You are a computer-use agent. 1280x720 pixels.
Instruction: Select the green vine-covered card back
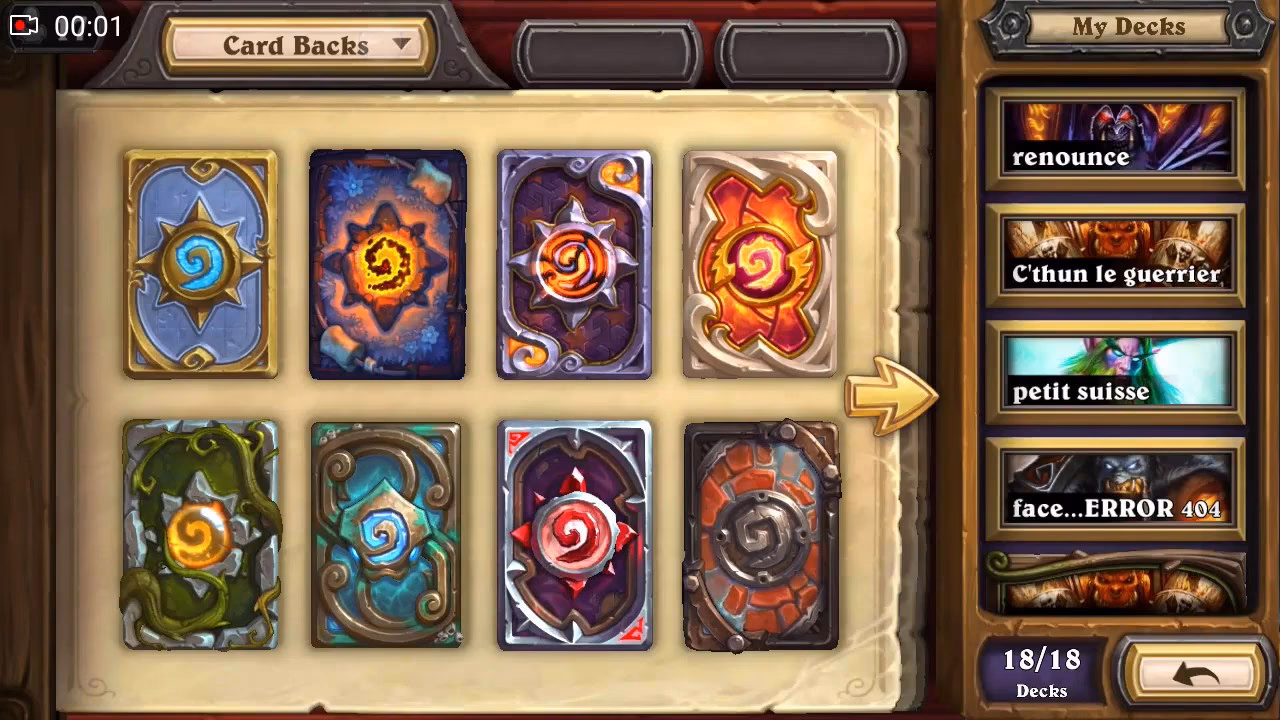(200, 535)
